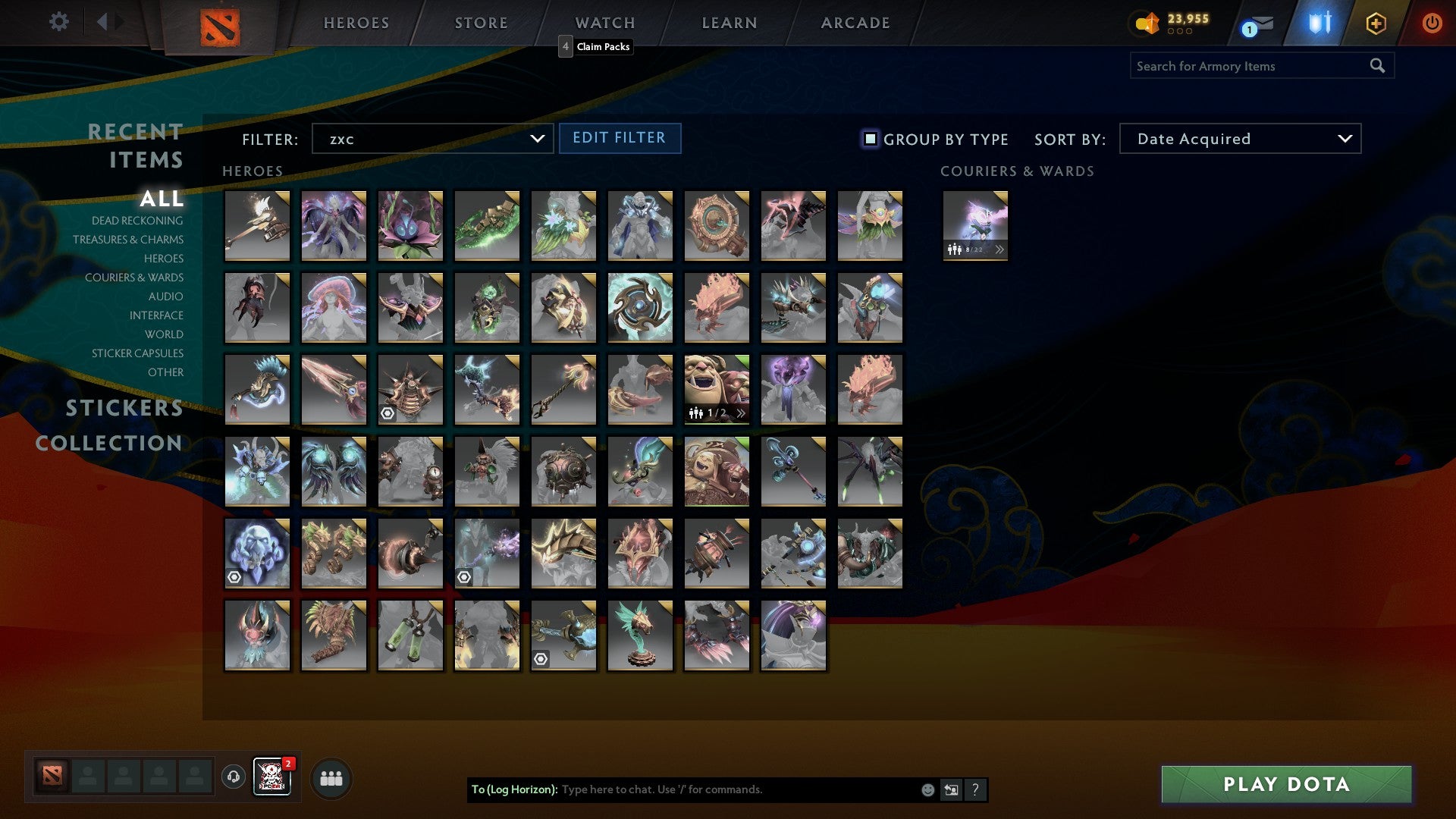Open the emoticon picker in chat
1456x819 pixels.
point(928,789)
